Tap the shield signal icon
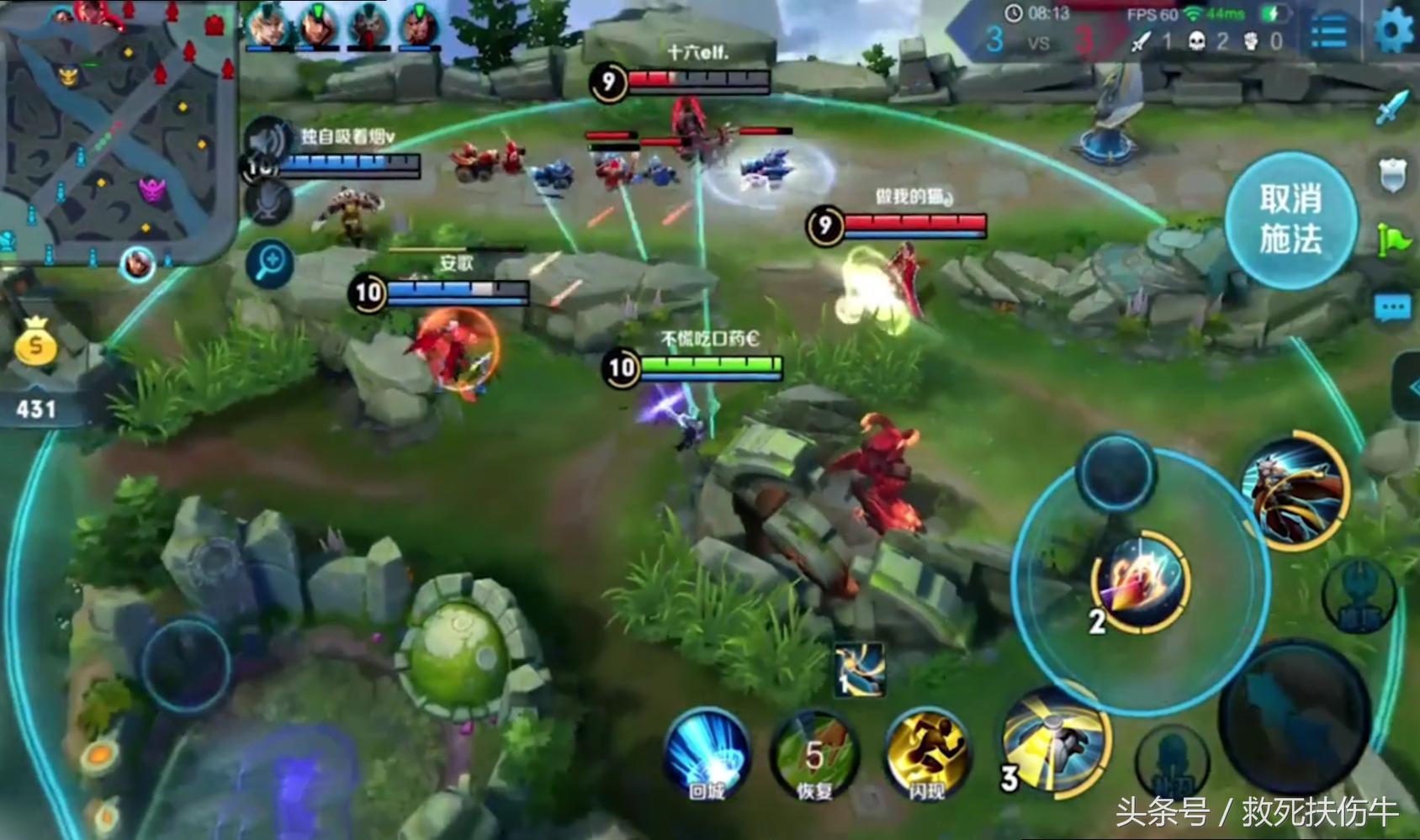The height and width of the screenshot is (840, 1420). (x=1393, y=175)
